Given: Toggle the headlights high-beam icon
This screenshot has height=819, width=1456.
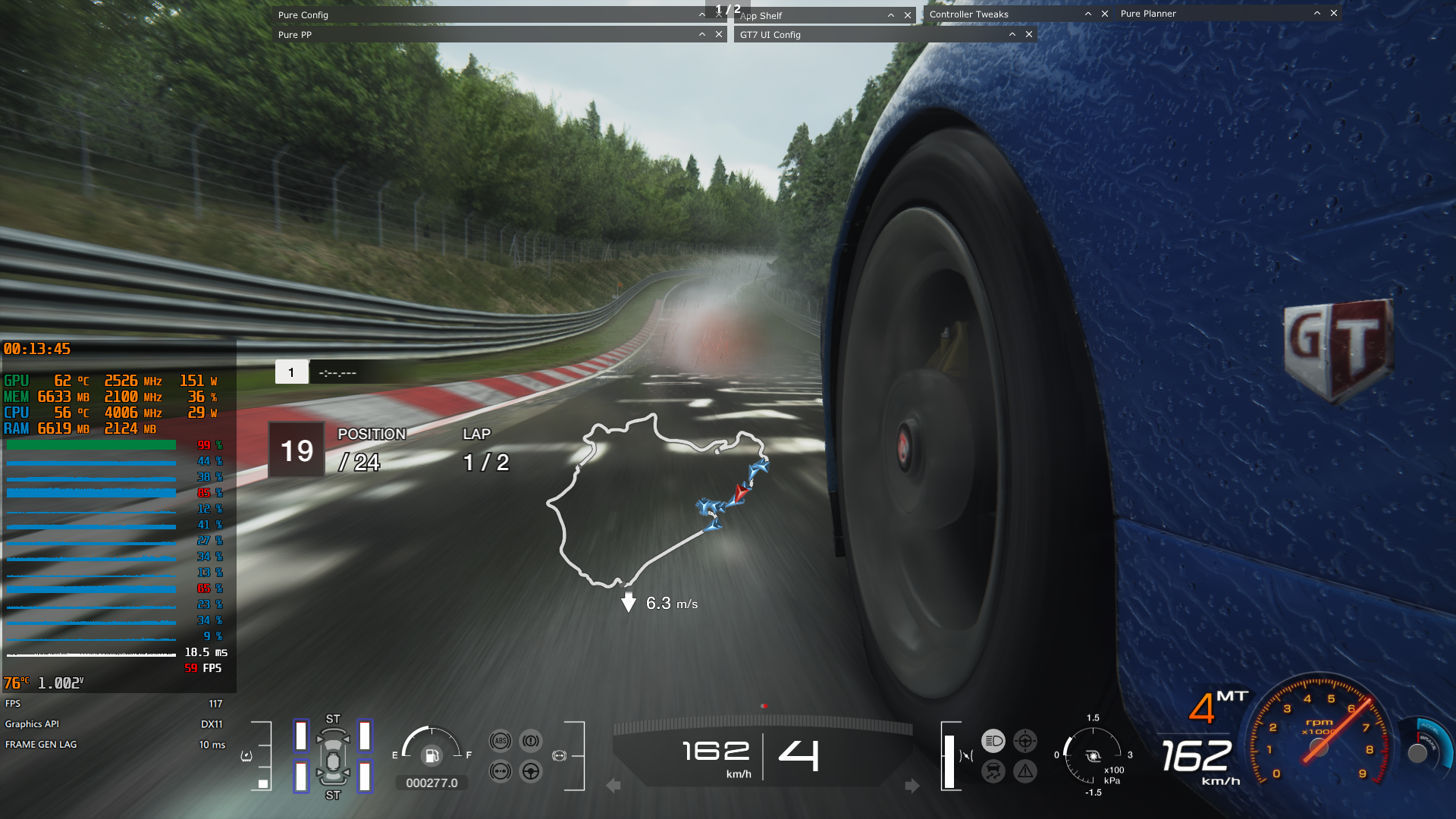Looking at the screenshot, I should 993,741.
